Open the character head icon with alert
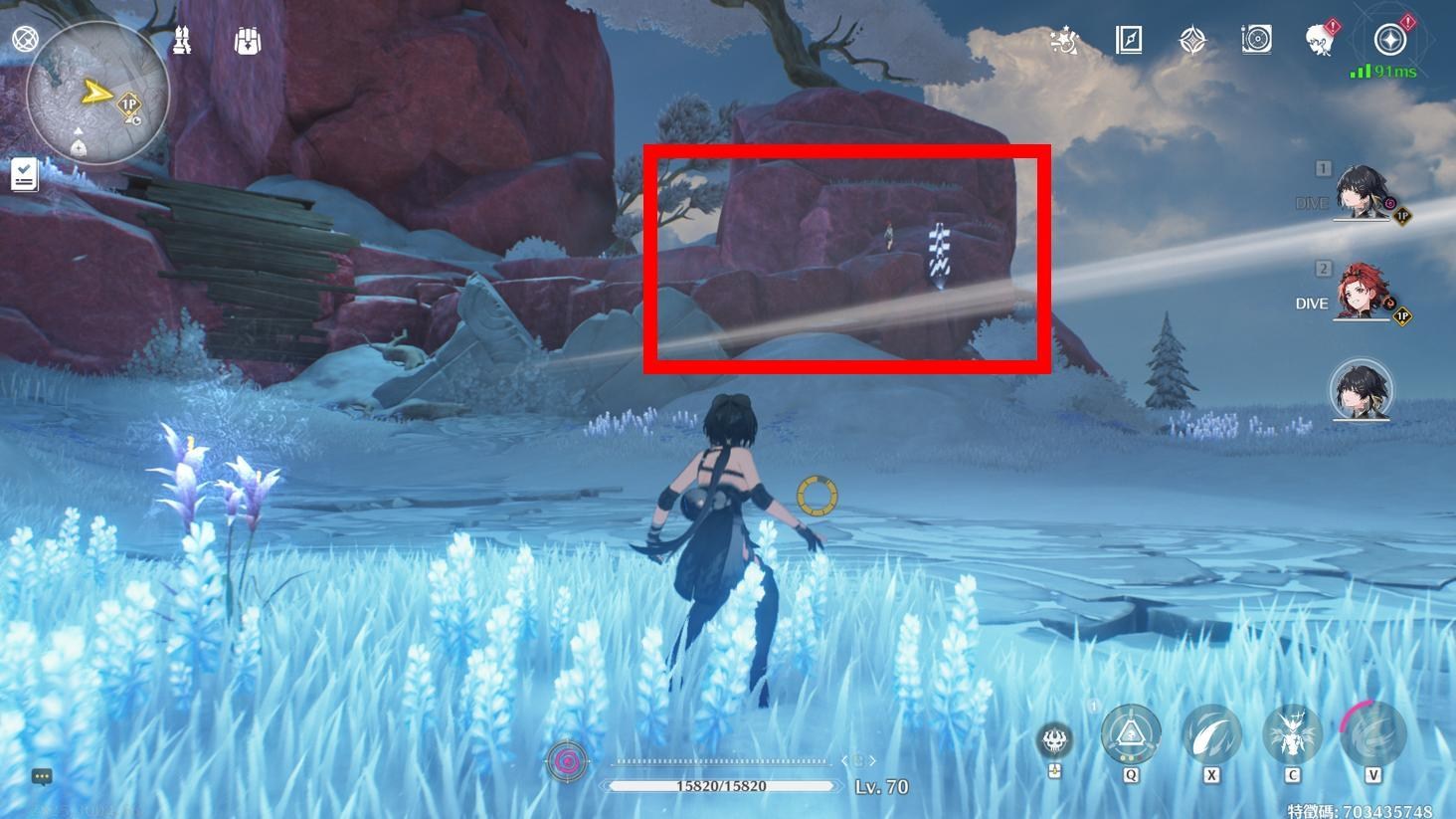 [1321, 40]
